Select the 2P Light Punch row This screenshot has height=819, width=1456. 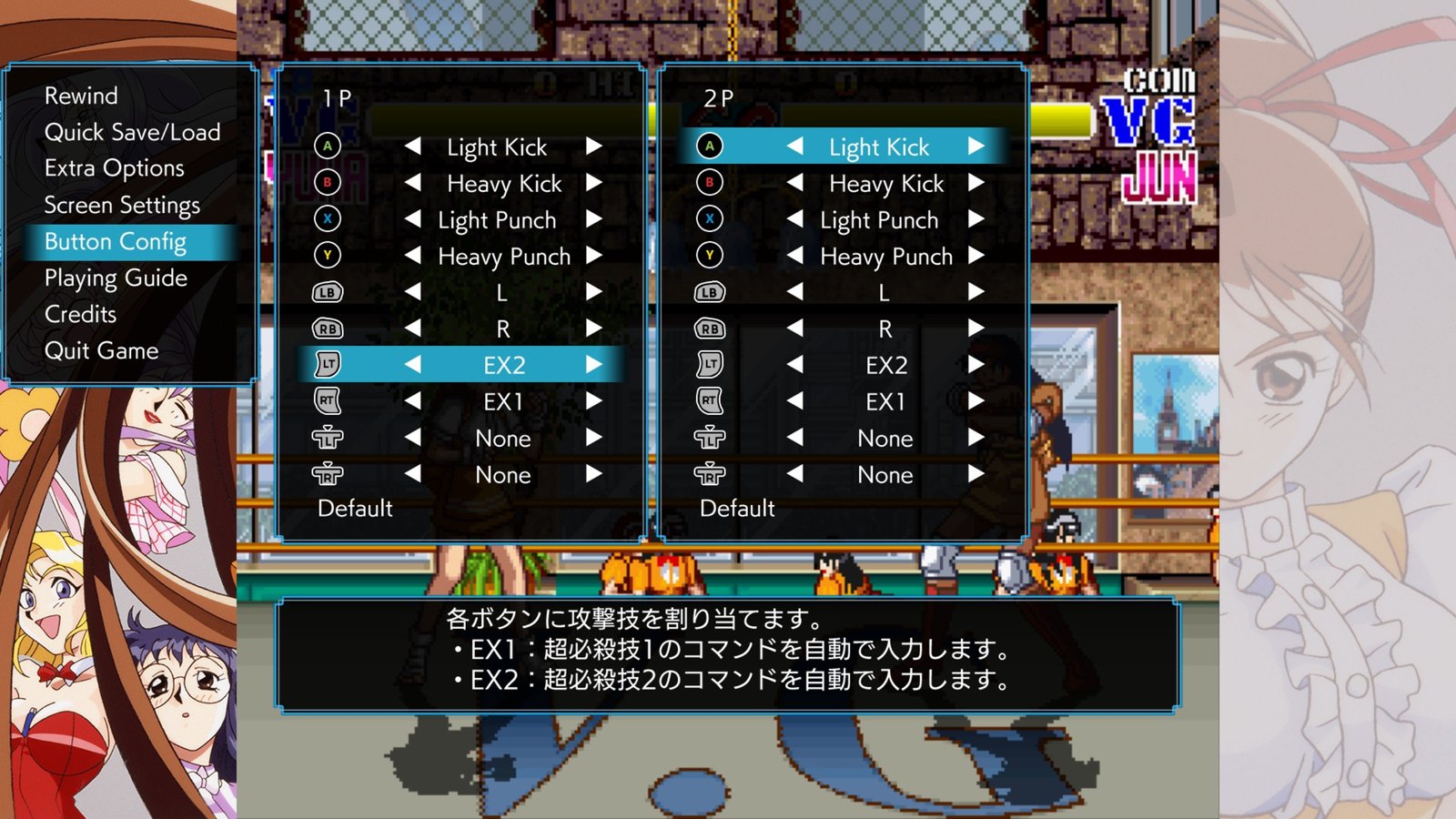tap(878, 219)
